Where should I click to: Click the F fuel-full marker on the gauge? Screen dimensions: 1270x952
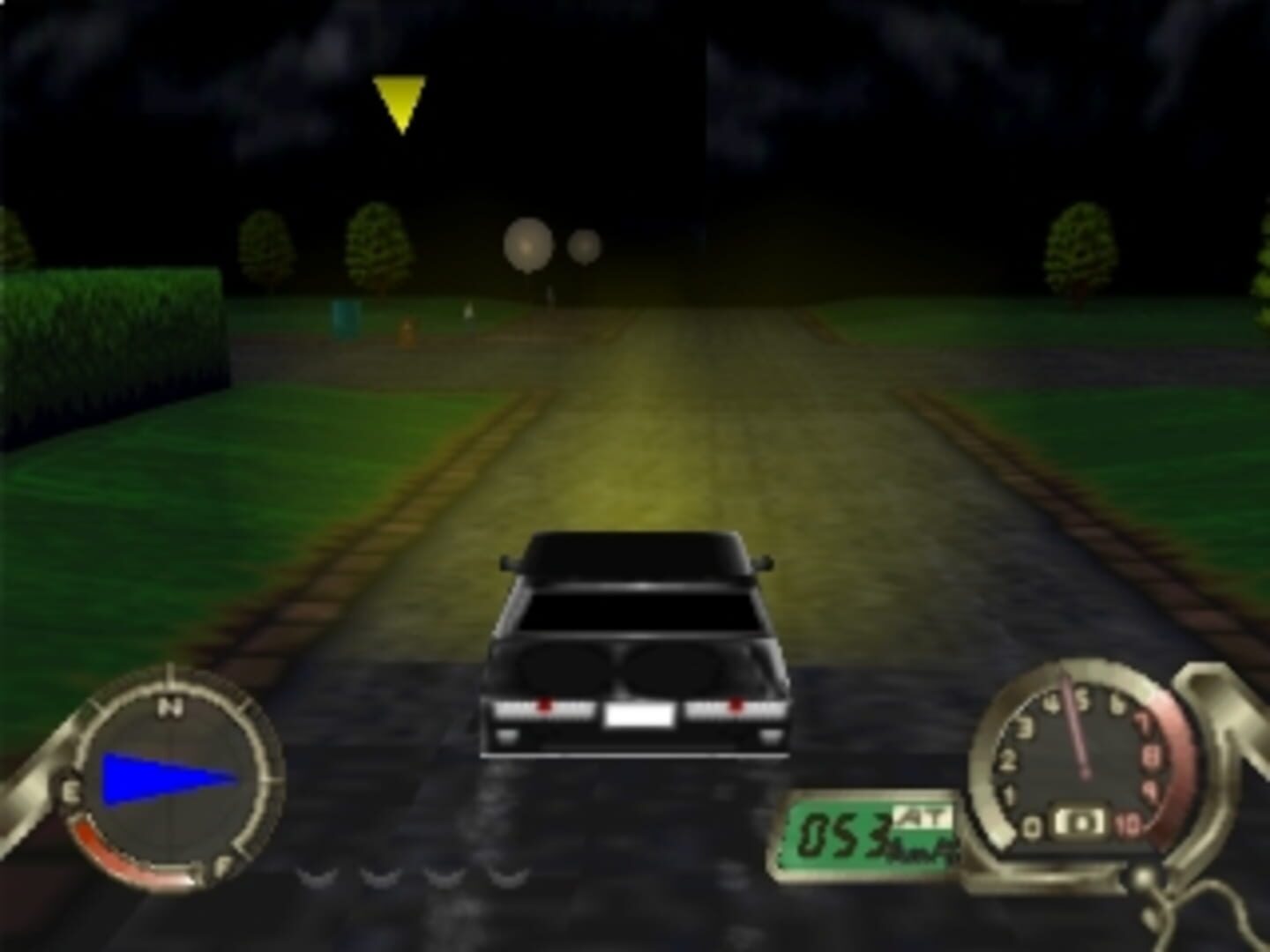pyautogui.click(x=220, y=864)
